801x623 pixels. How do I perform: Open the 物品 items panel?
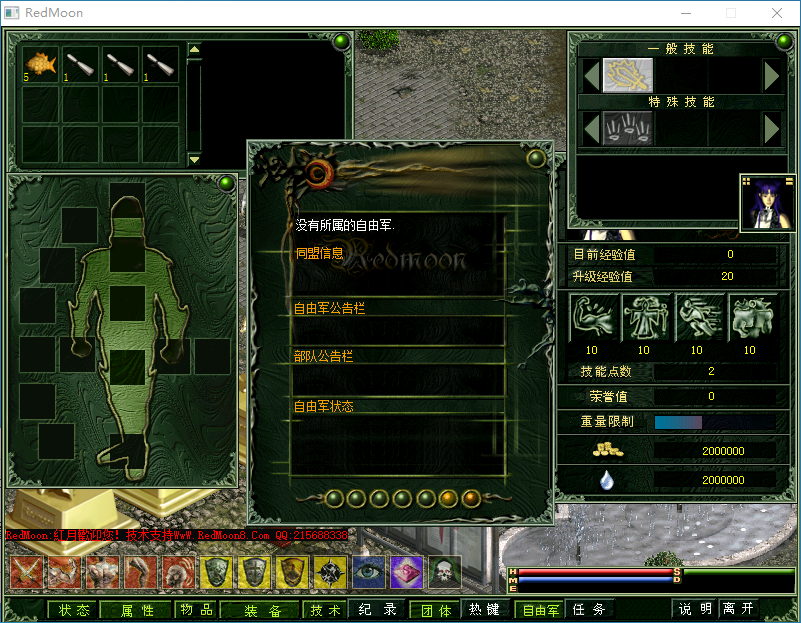[x=196, y=610]
